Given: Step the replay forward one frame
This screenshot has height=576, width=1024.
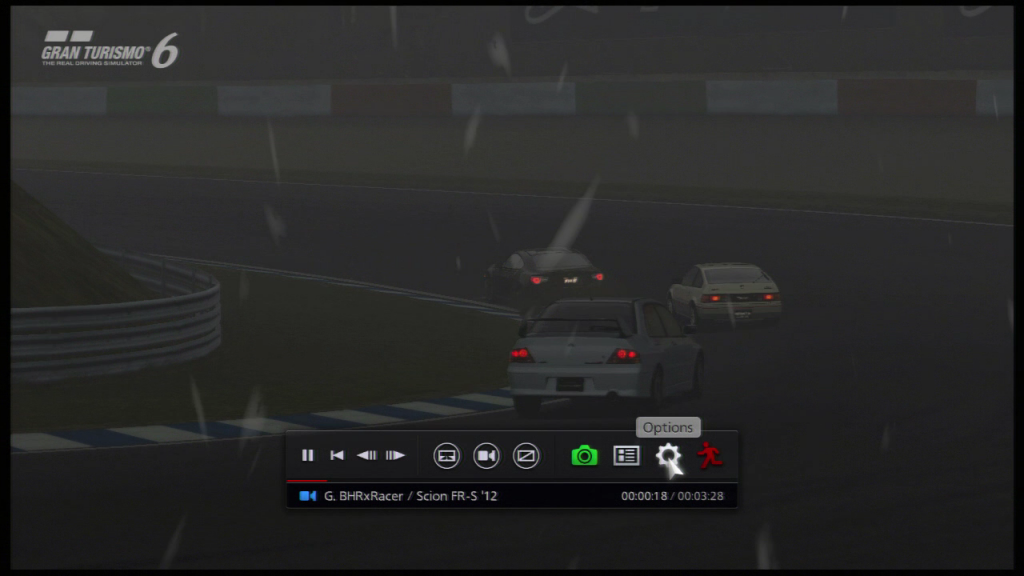Looking at the screenshot, I should tap(396, 456).
